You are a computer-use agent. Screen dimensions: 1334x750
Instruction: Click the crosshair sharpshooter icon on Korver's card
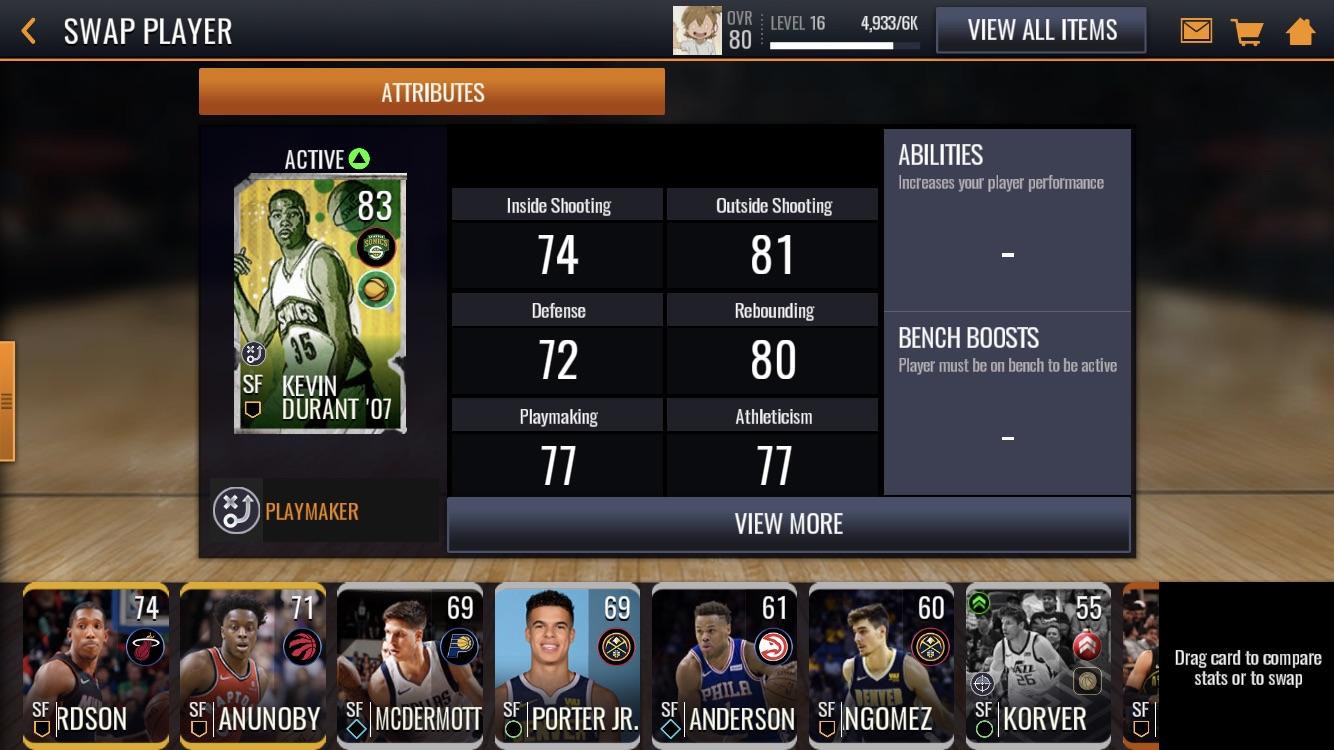982,684
